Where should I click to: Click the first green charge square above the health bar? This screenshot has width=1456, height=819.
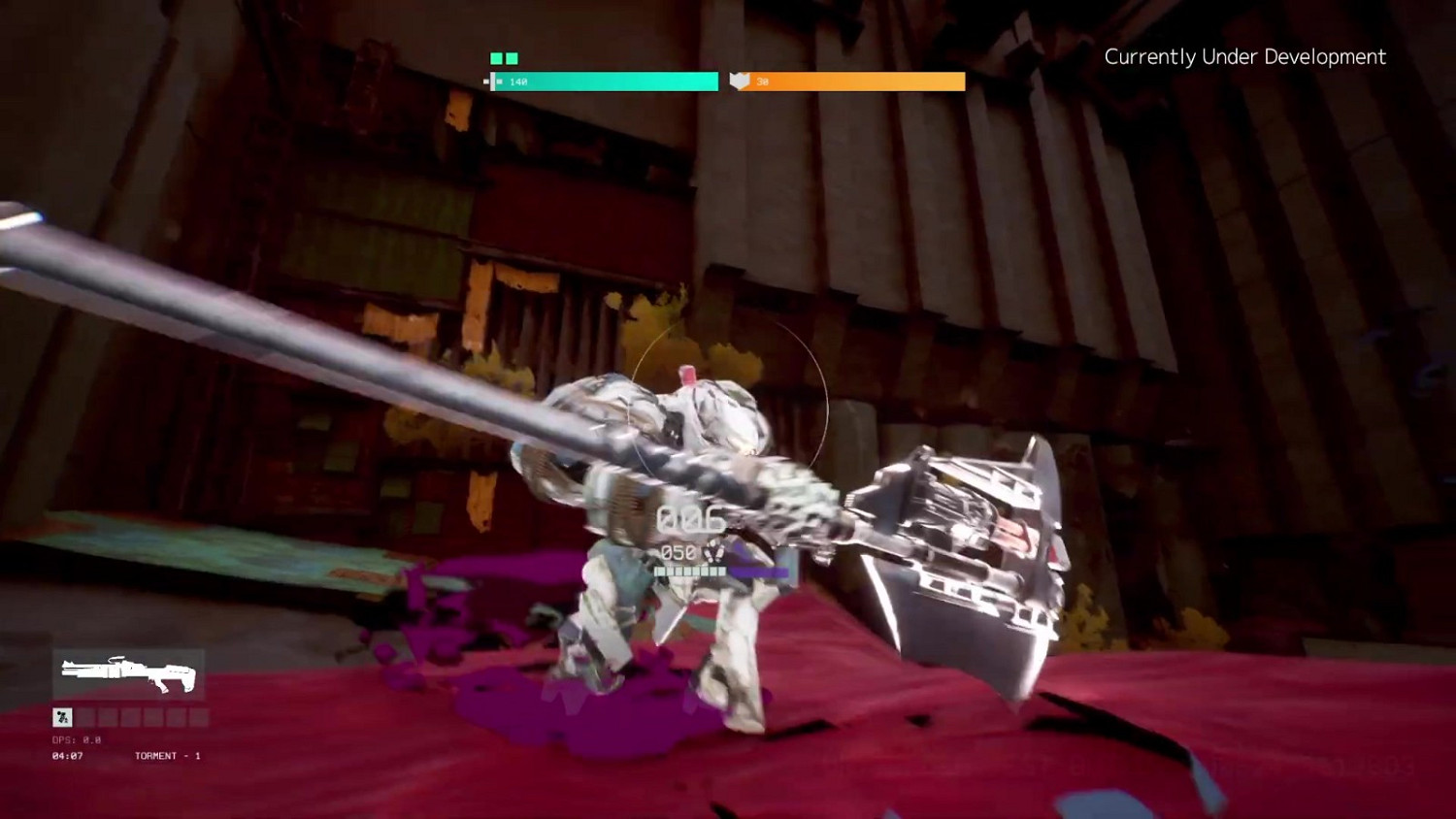[495, 58]
